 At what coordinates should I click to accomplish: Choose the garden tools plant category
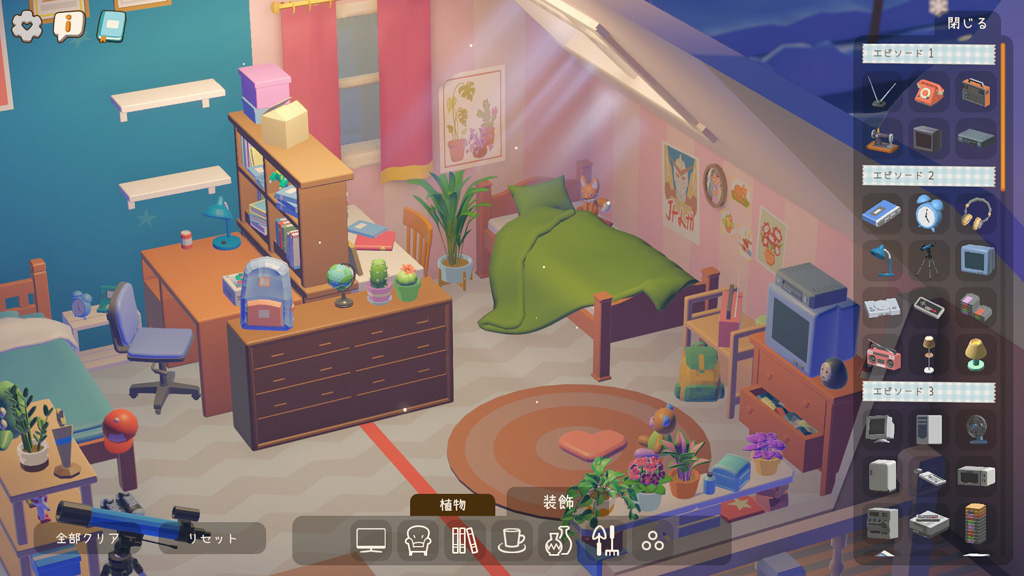[x=605, y=541]
